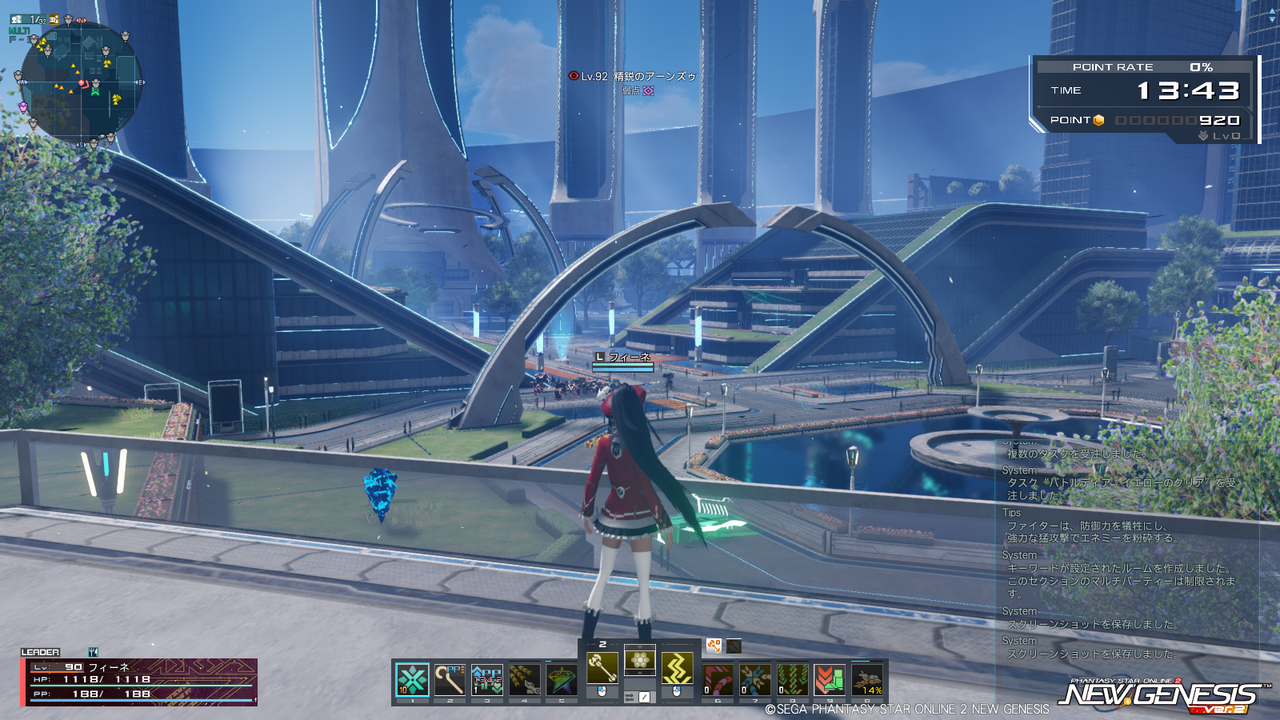Use the rainbow star item in slot 5
This screenshot has height=720, width=1280.
coord(561,680)
